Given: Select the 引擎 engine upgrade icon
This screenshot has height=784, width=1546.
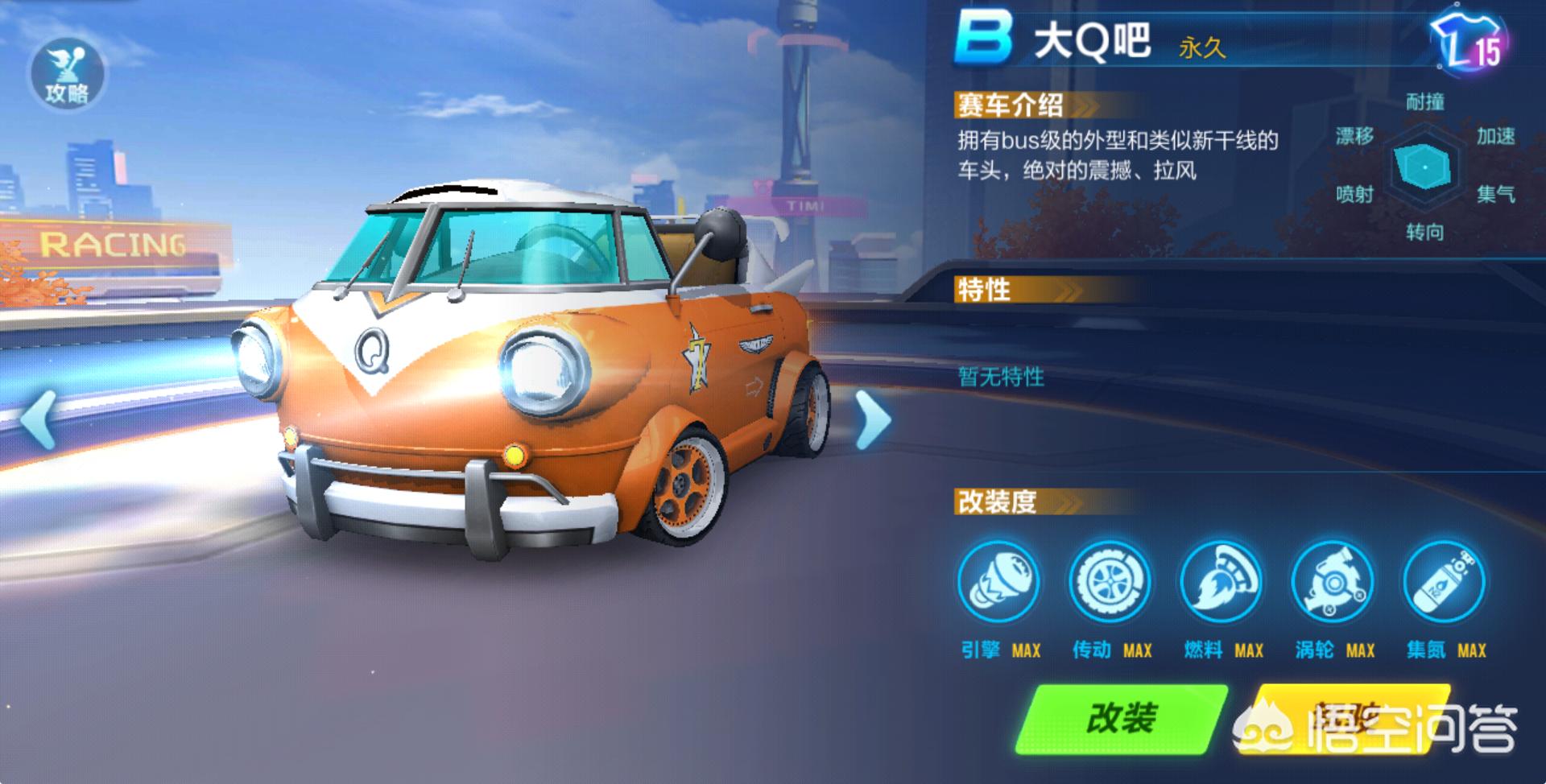Looking at the screenshot, I should tap(998, 583).
